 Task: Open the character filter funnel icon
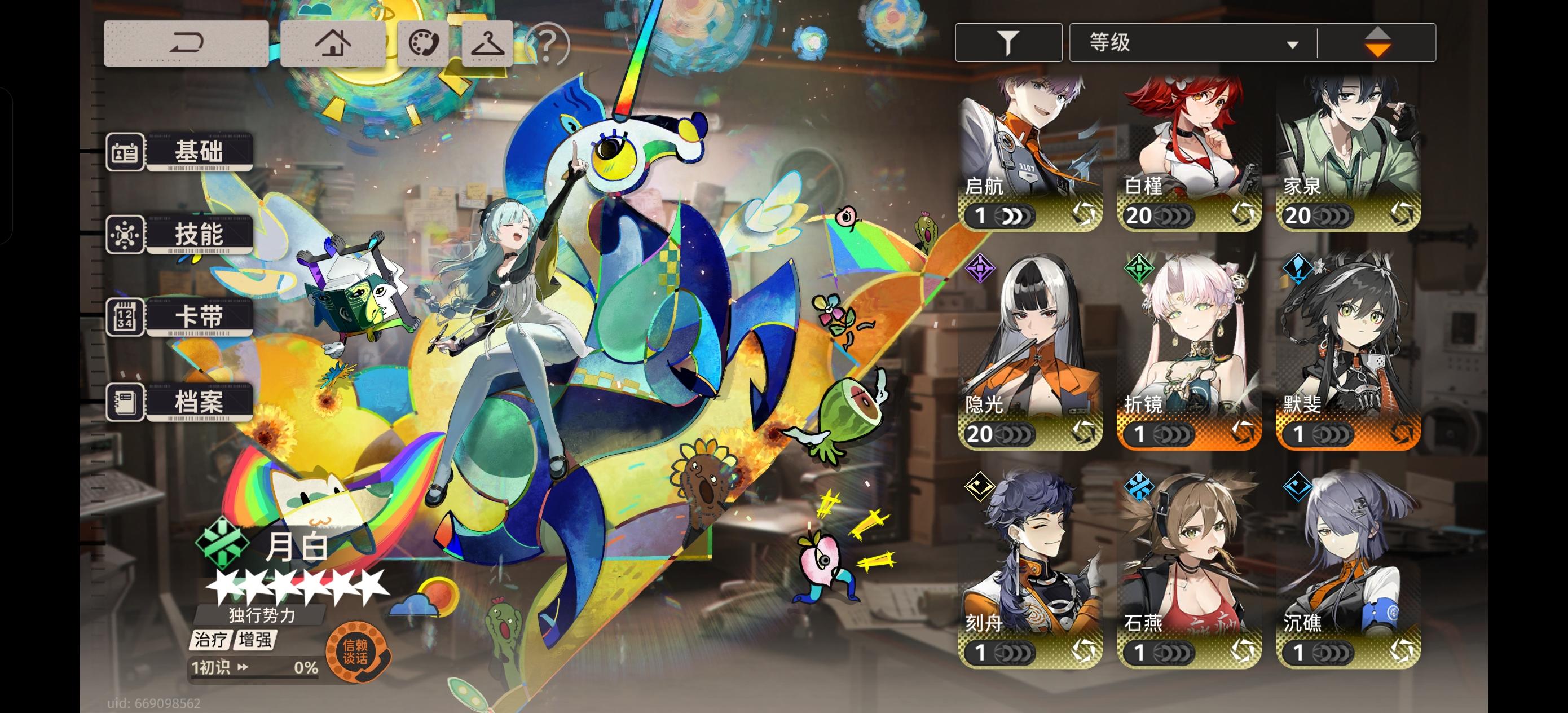click(x=1007, y=41)
